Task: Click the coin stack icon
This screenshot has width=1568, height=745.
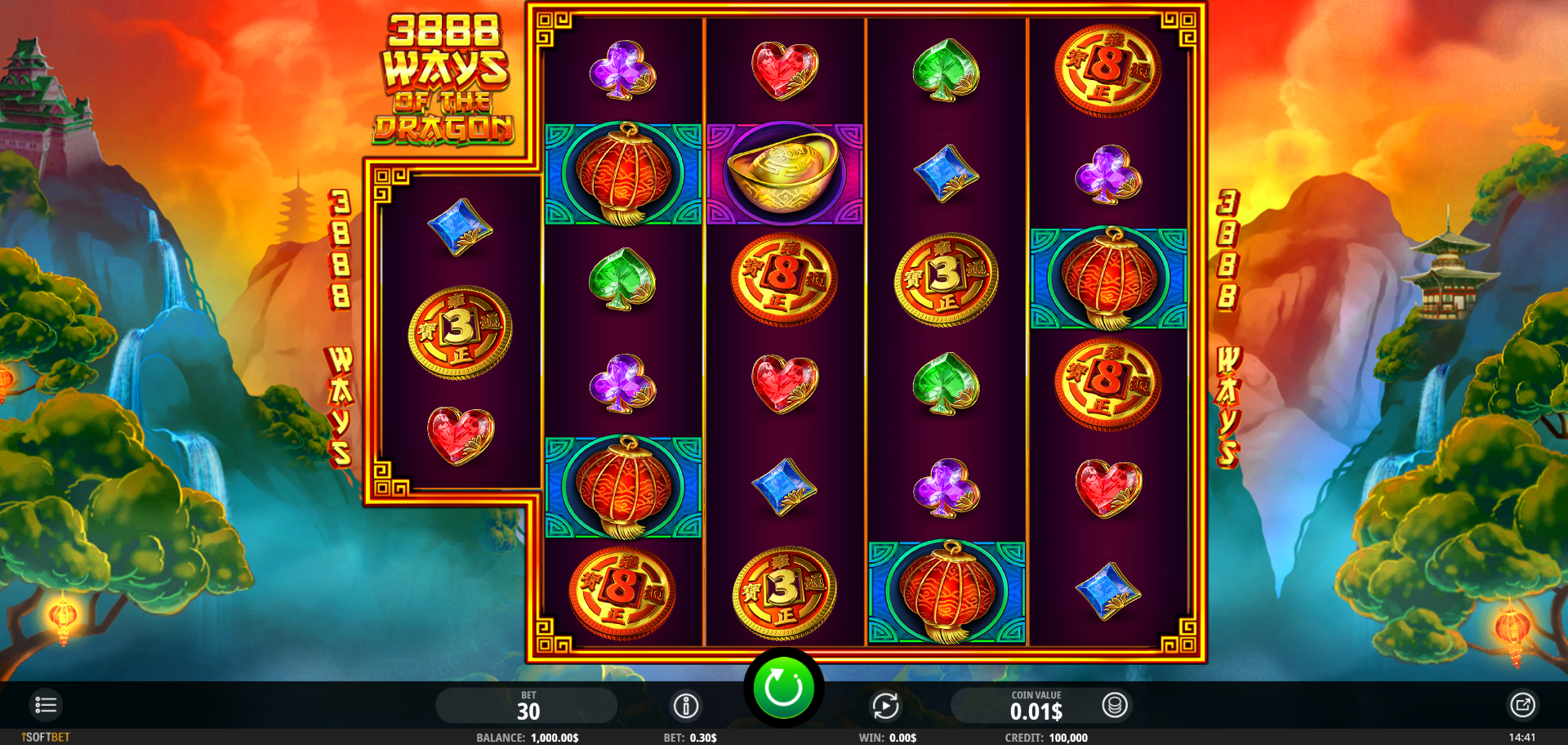Action: pos(1115,705)
